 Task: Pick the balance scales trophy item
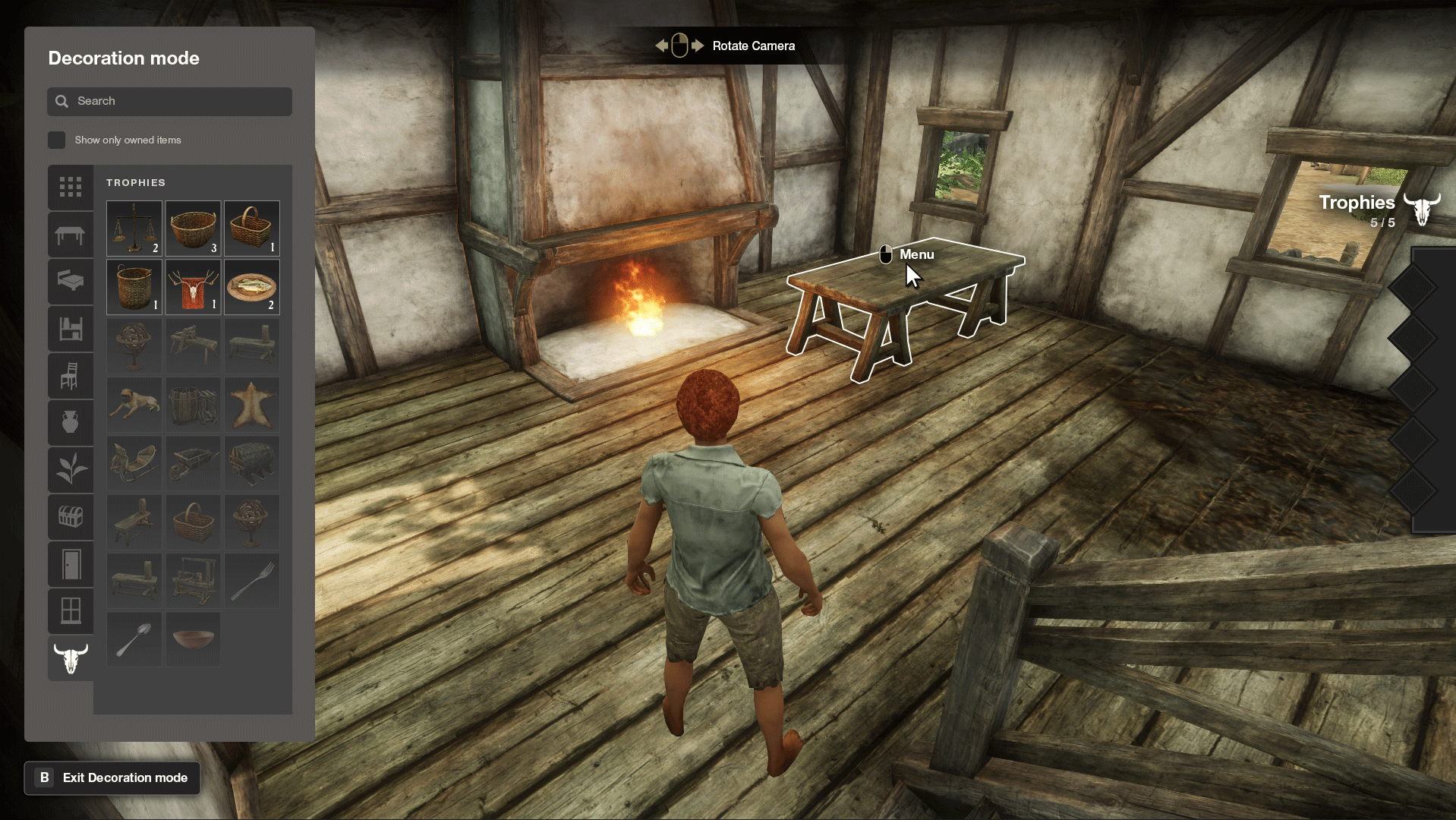point(134,228)
